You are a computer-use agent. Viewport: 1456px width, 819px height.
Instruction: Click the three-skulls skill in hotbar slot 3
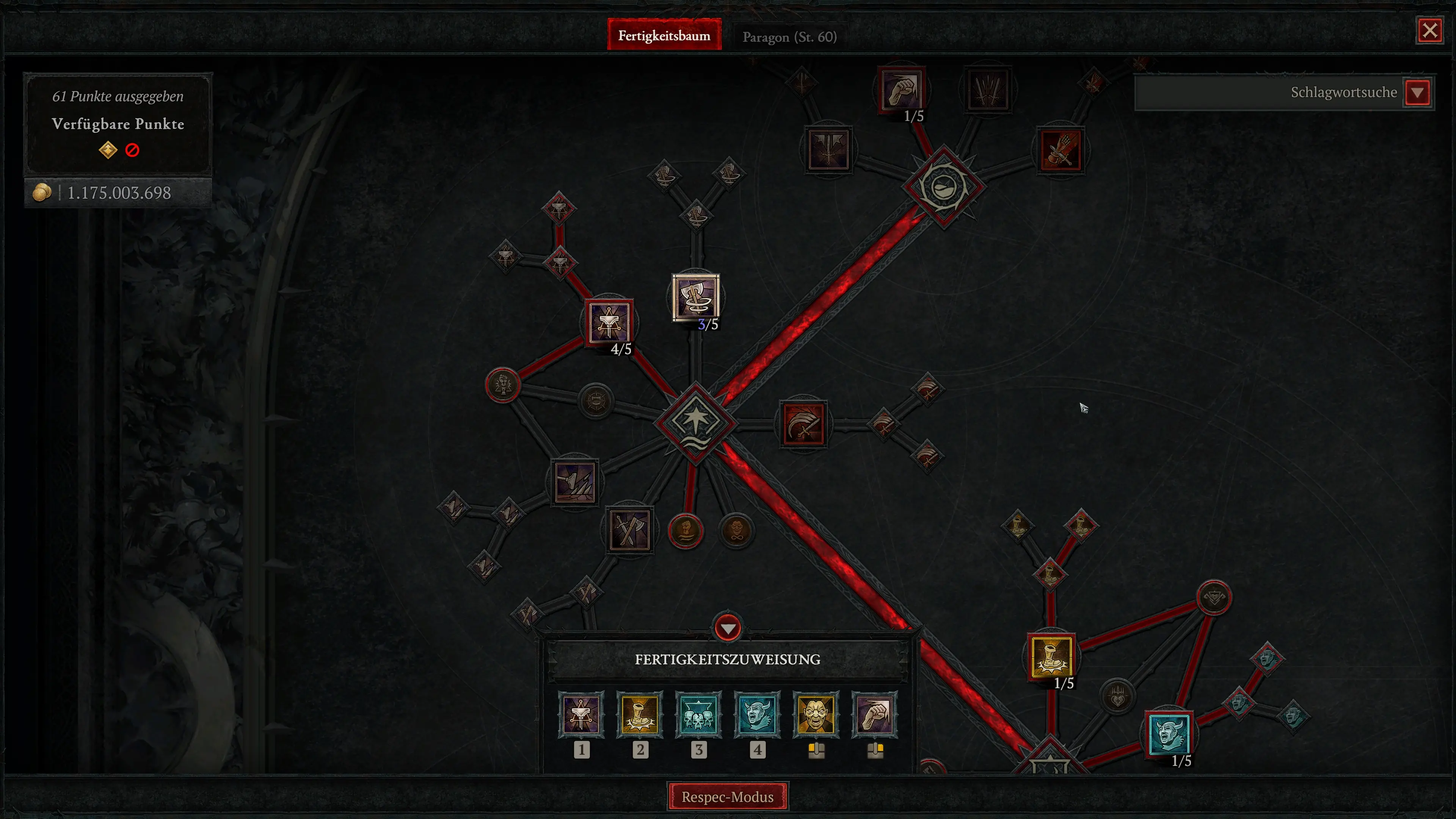click(699, 716)
